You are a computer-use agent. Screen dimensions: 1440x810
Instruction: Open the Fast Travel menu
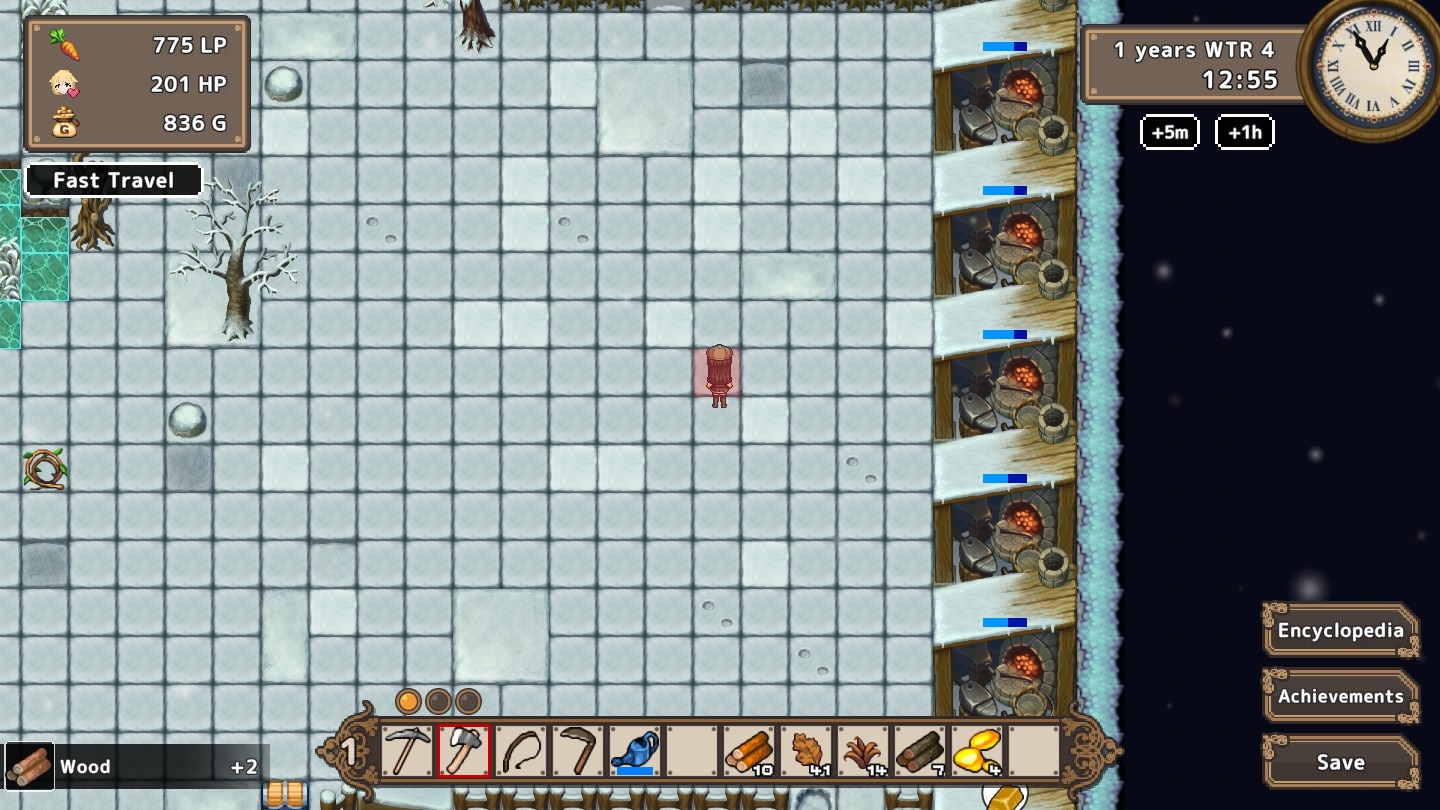click(113, 180)
